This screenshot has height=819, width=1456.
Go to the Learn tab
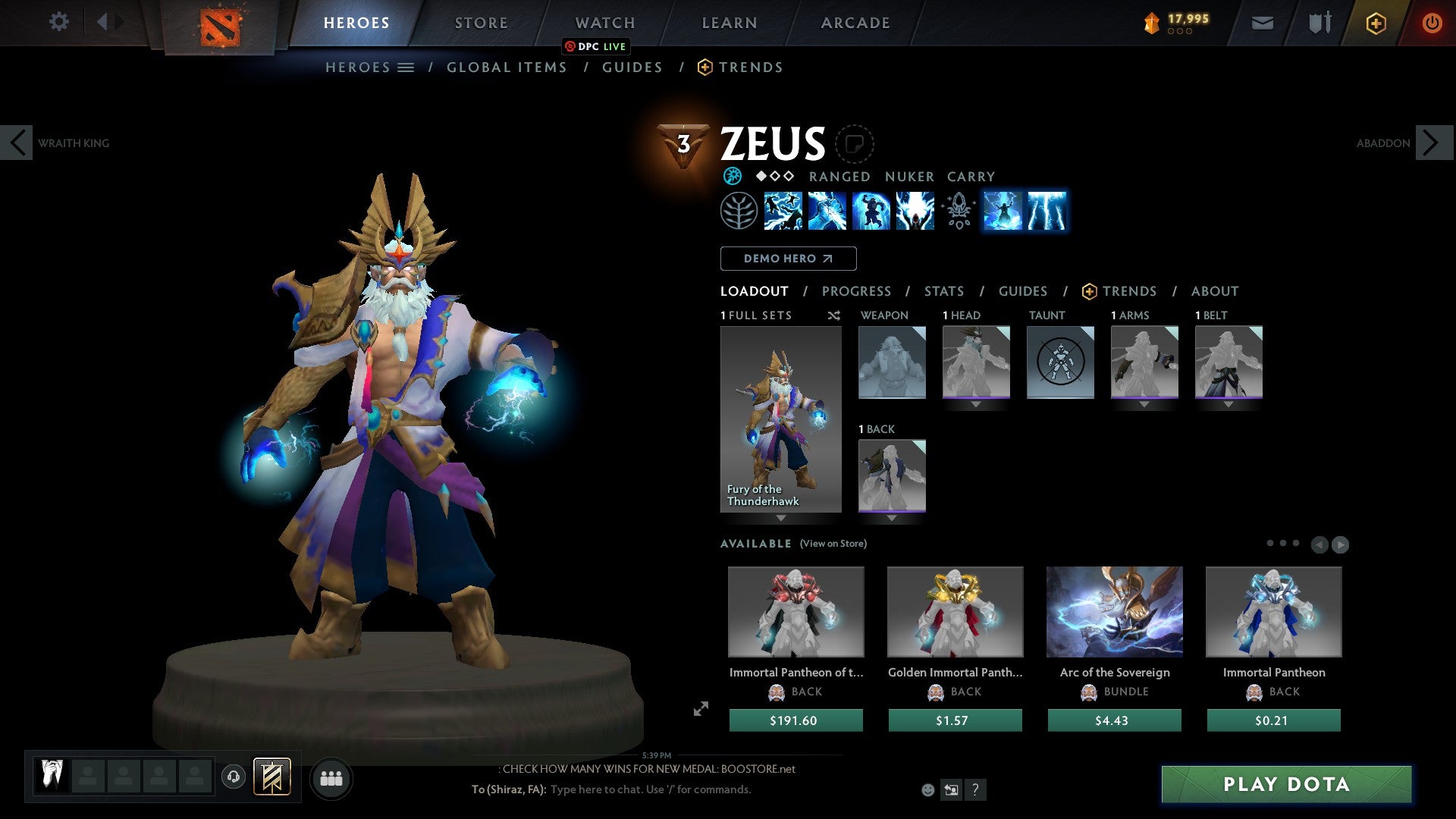coord(729,23)
